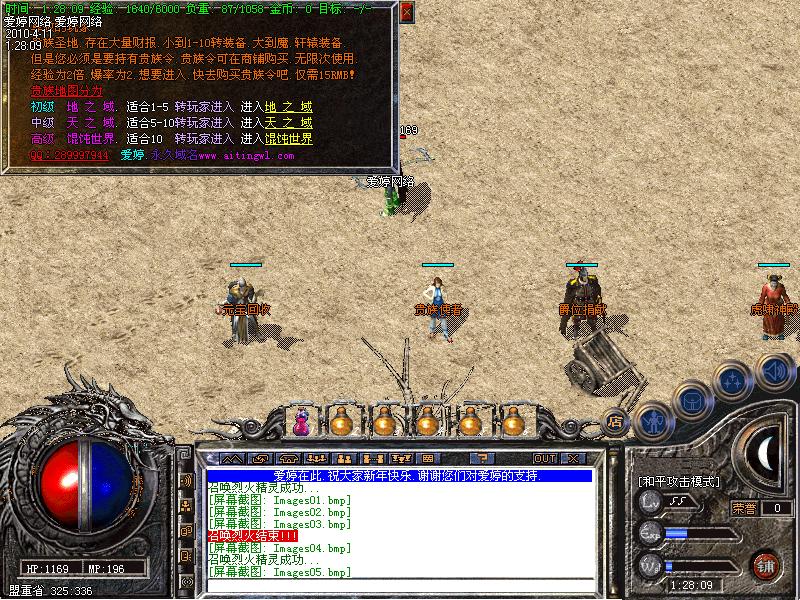Select the blue highlighted announcement chat line
800x600 pixels.
(400, 476)
